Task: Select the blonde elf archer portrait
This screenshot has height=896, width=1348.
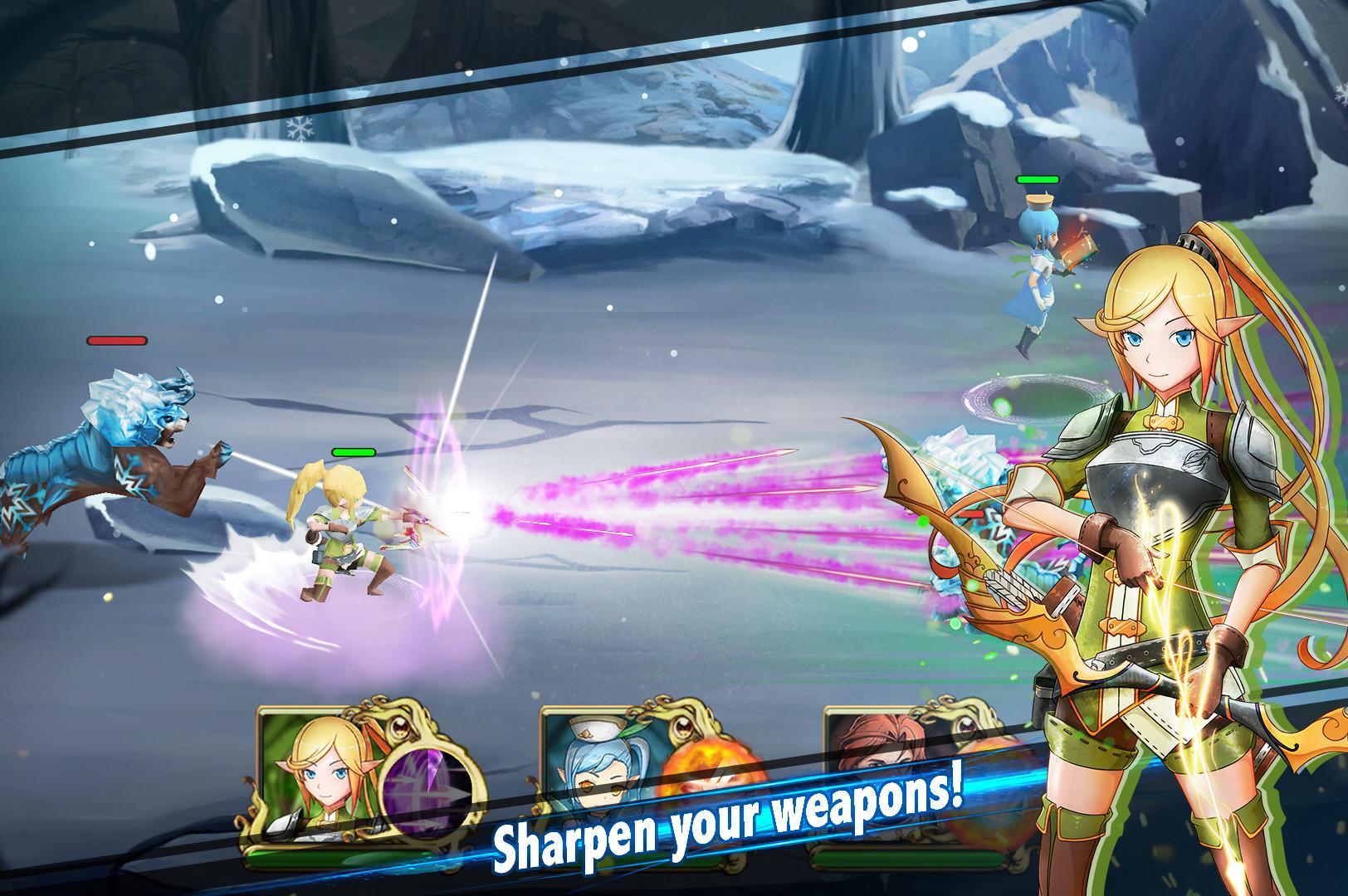Action: 324,780
